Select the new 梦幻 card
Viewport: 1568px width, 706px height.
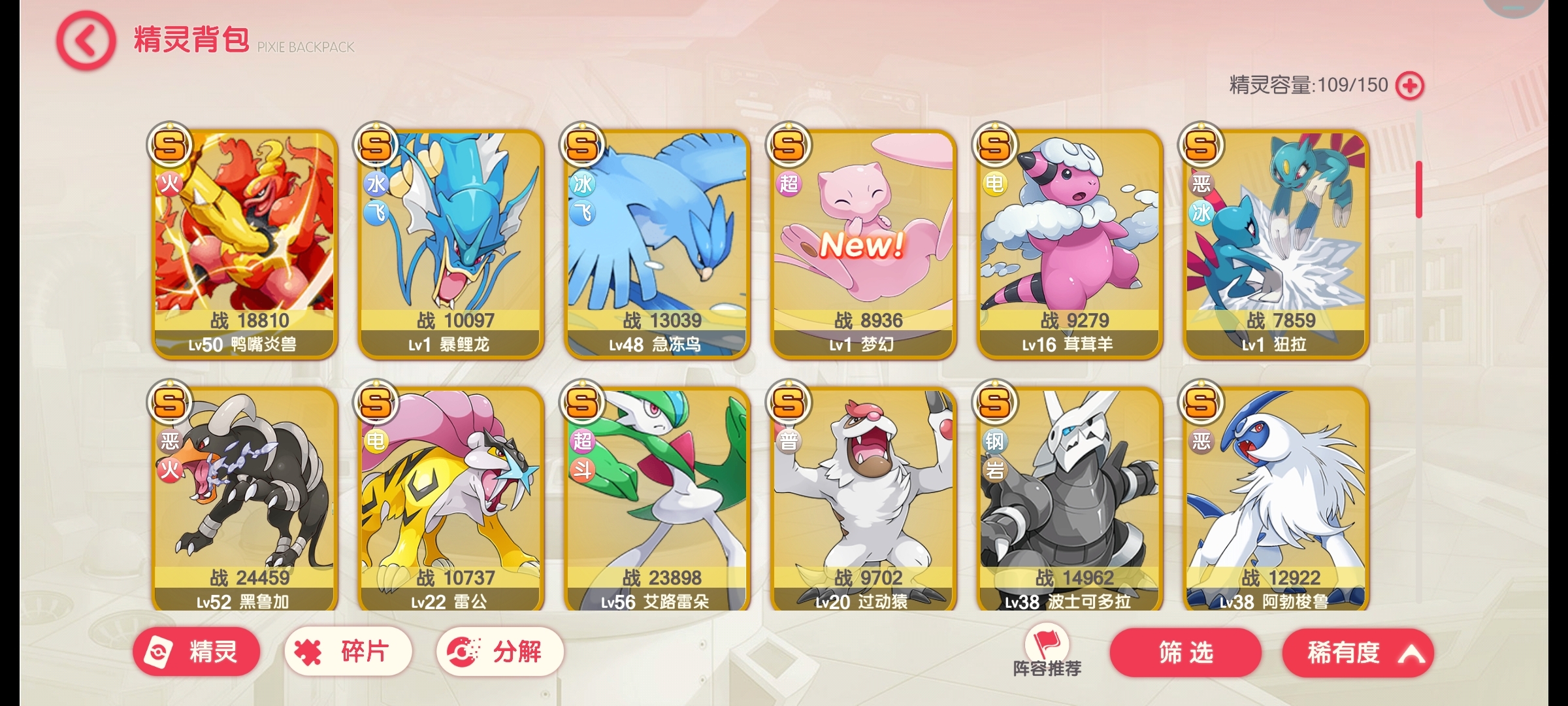[x=863, y=244]
